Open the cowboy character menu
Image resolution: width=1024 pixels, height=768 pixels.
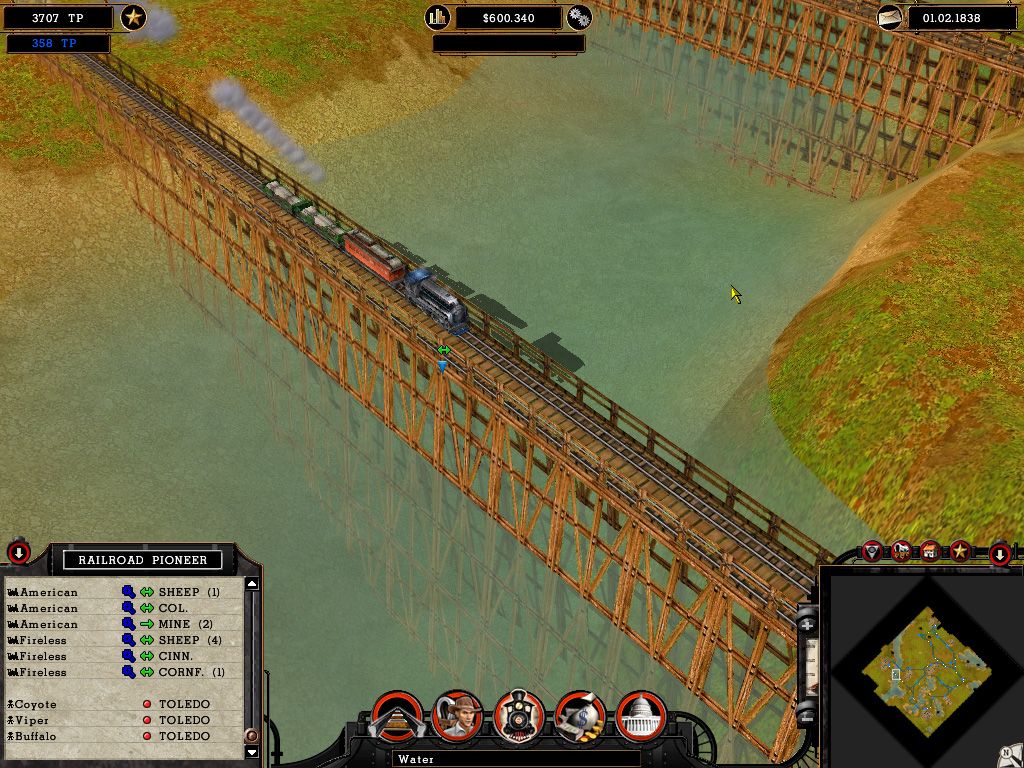click(458, 716)
